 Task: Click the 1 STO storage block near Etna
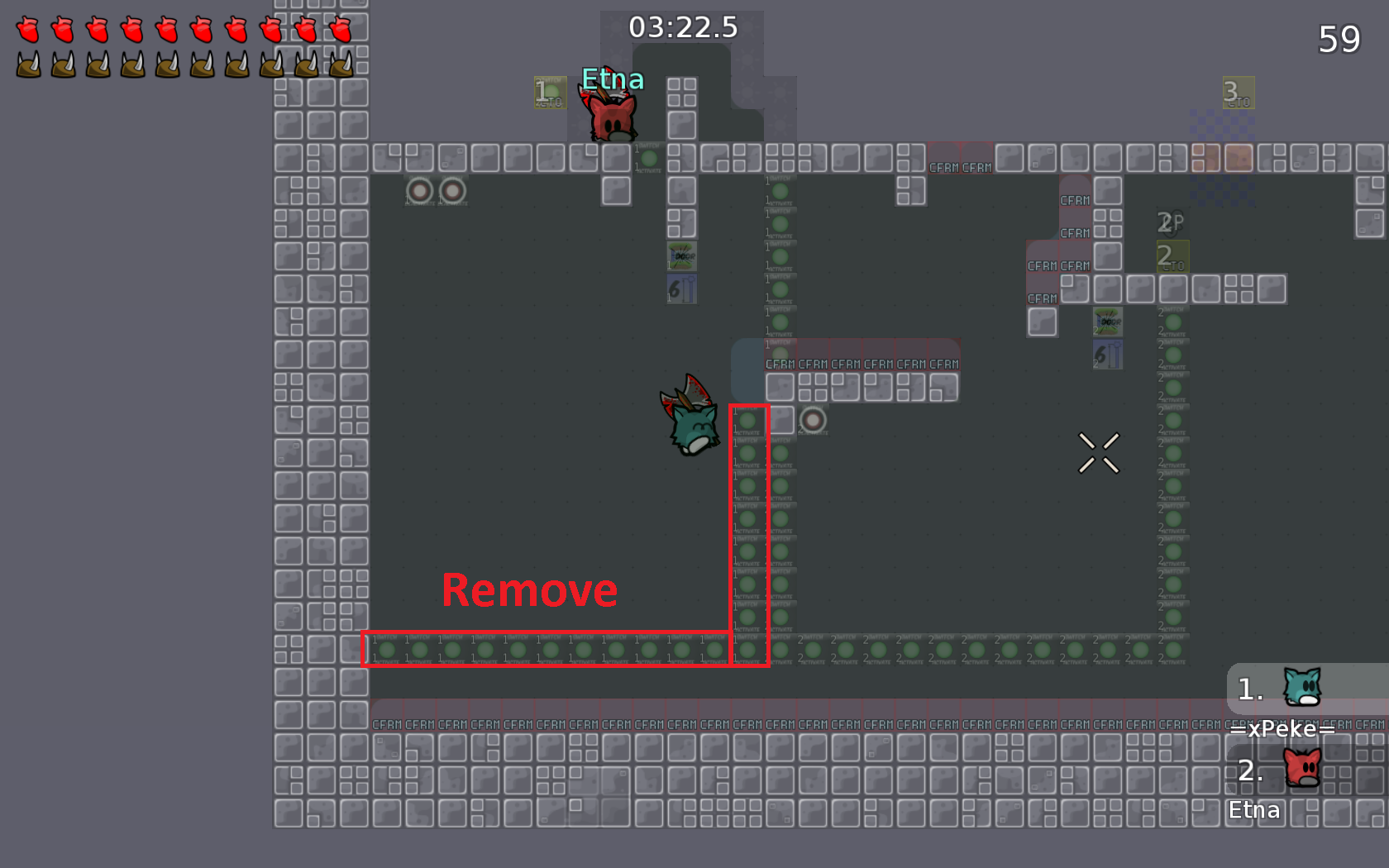(x=548, y=93)
